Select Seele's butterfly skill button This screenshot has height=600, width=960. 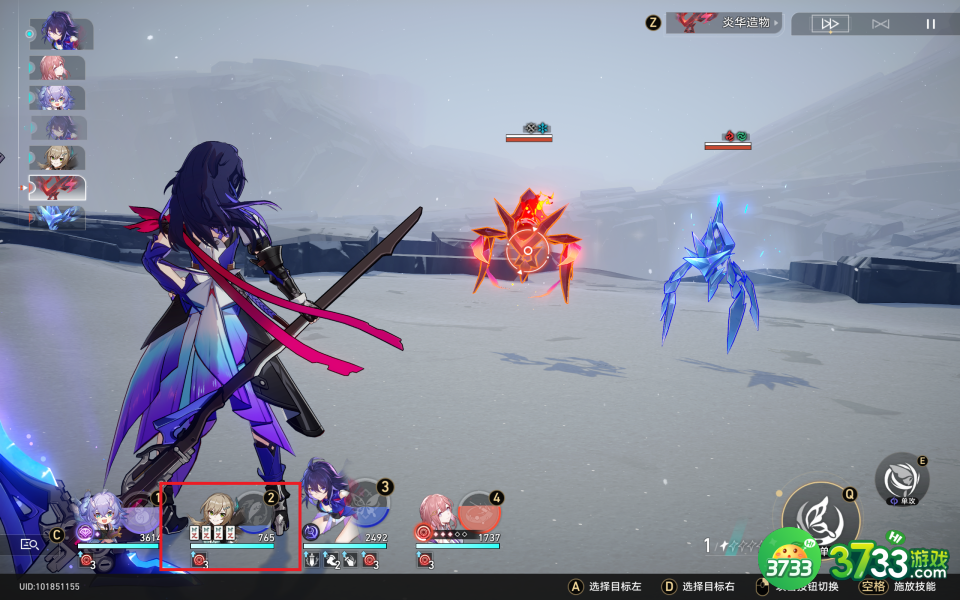pos(820,515)
